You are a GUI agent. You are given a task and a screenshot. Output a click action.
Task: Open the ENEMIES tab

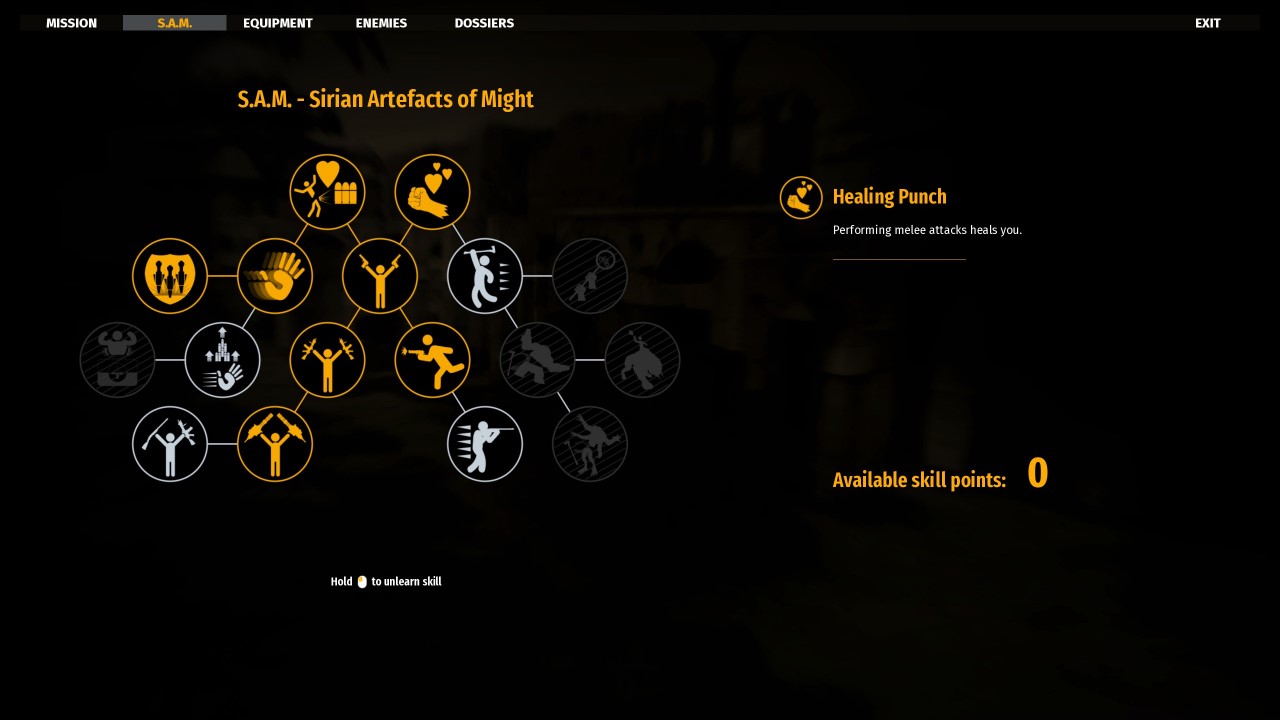[x=381, y=22]
